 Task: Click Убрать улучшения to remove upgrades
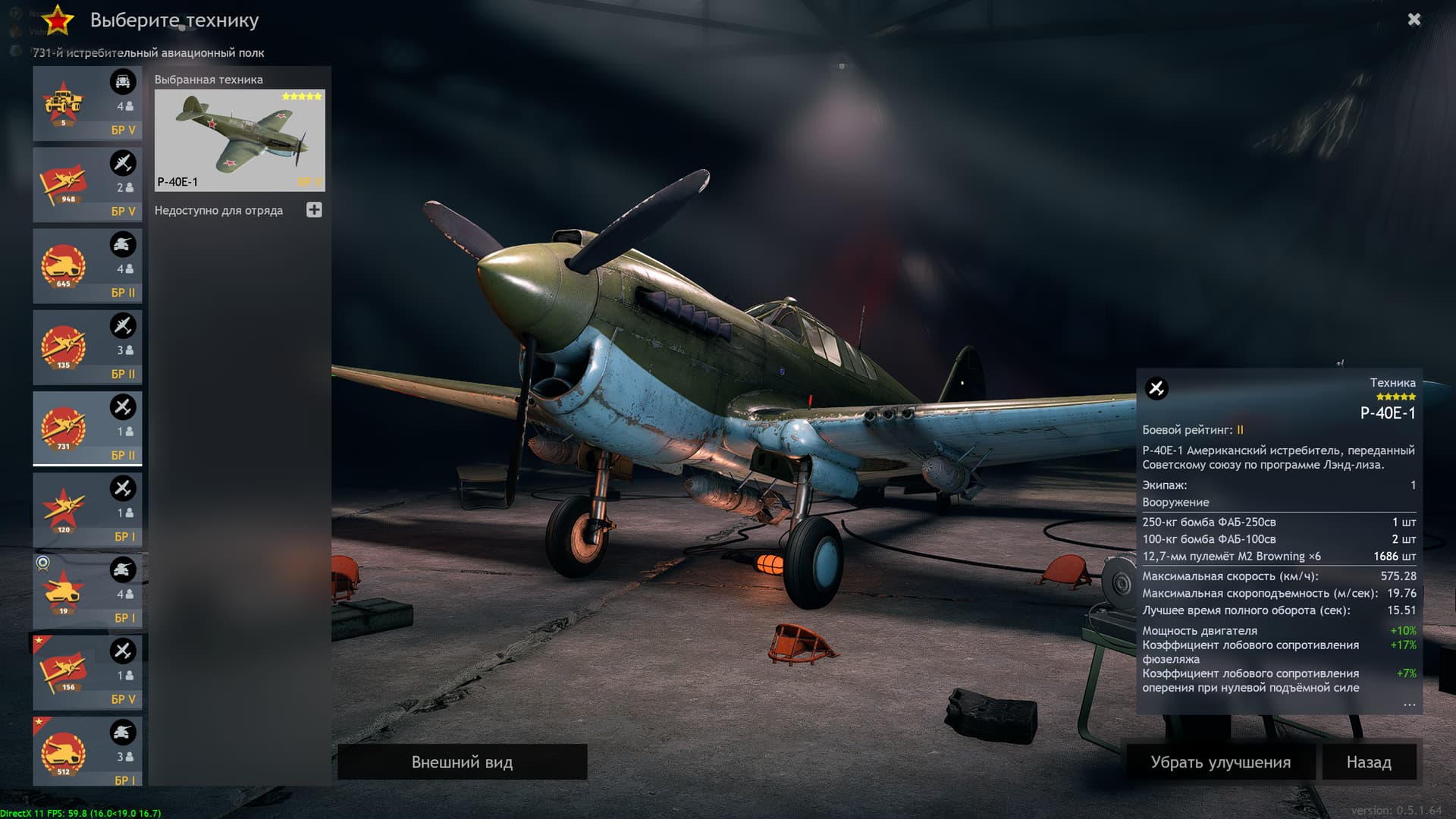click(x=1220, y=762)
